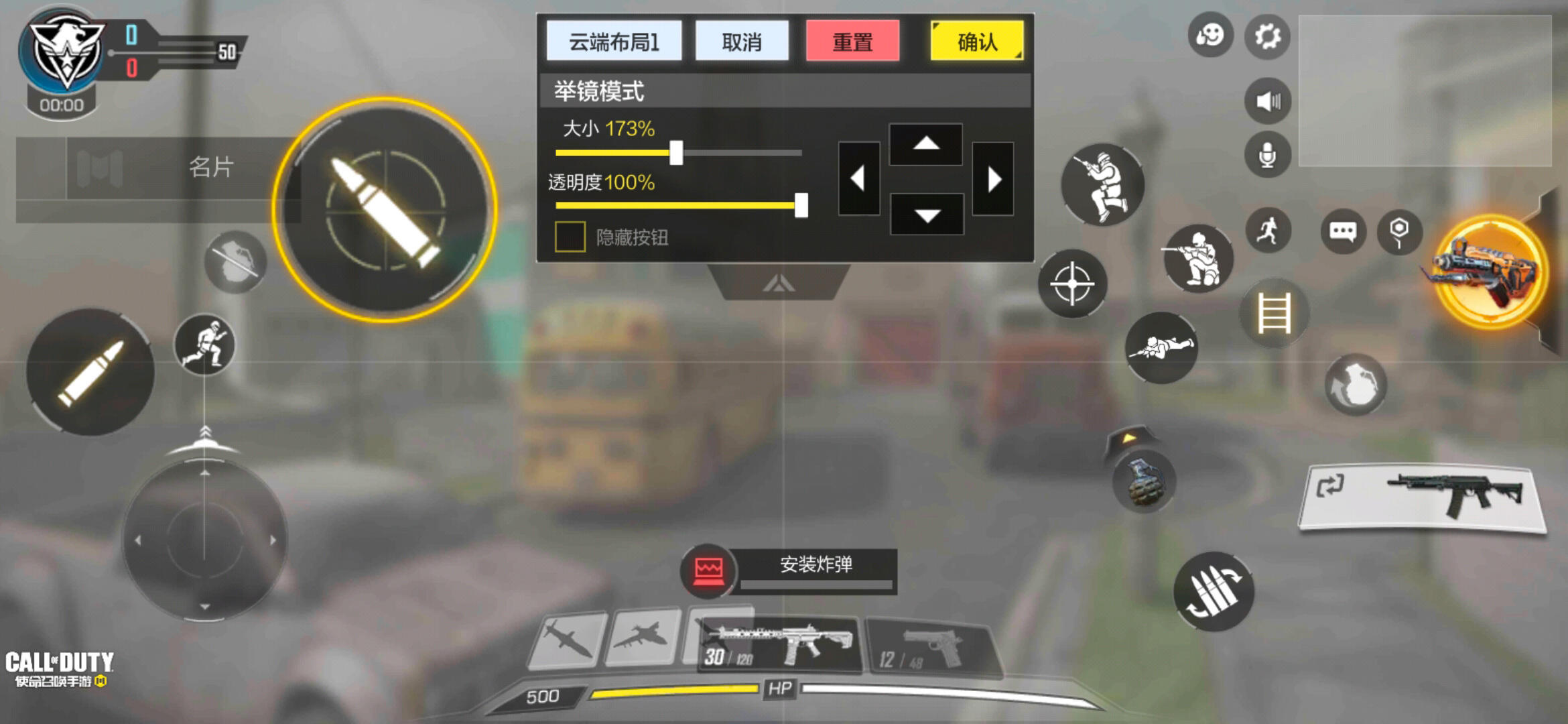Tap the voice microphone icon
This screenshot has height=724, width=1568.
(1266, 154)
